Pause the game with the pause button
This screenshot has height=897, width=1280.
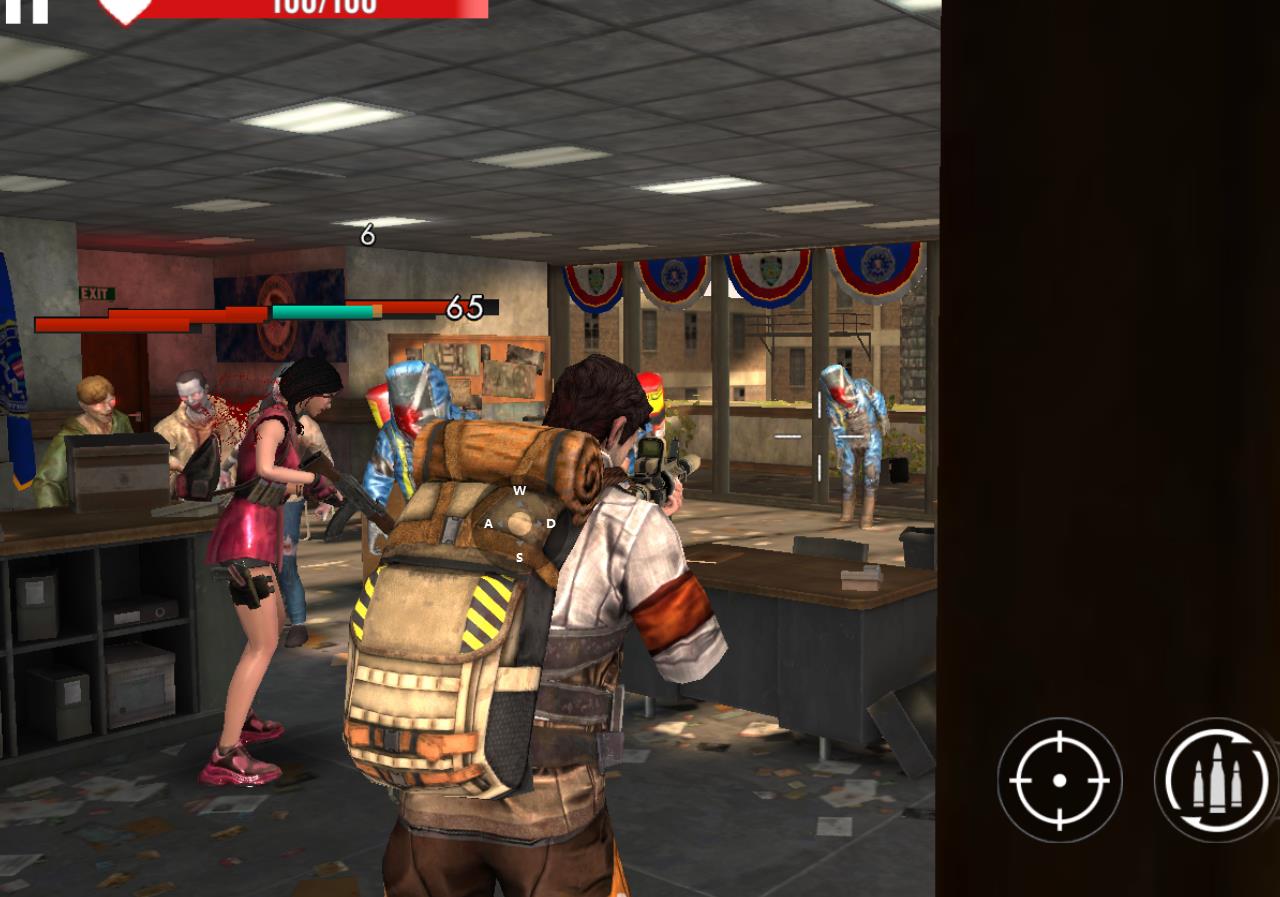27,9
